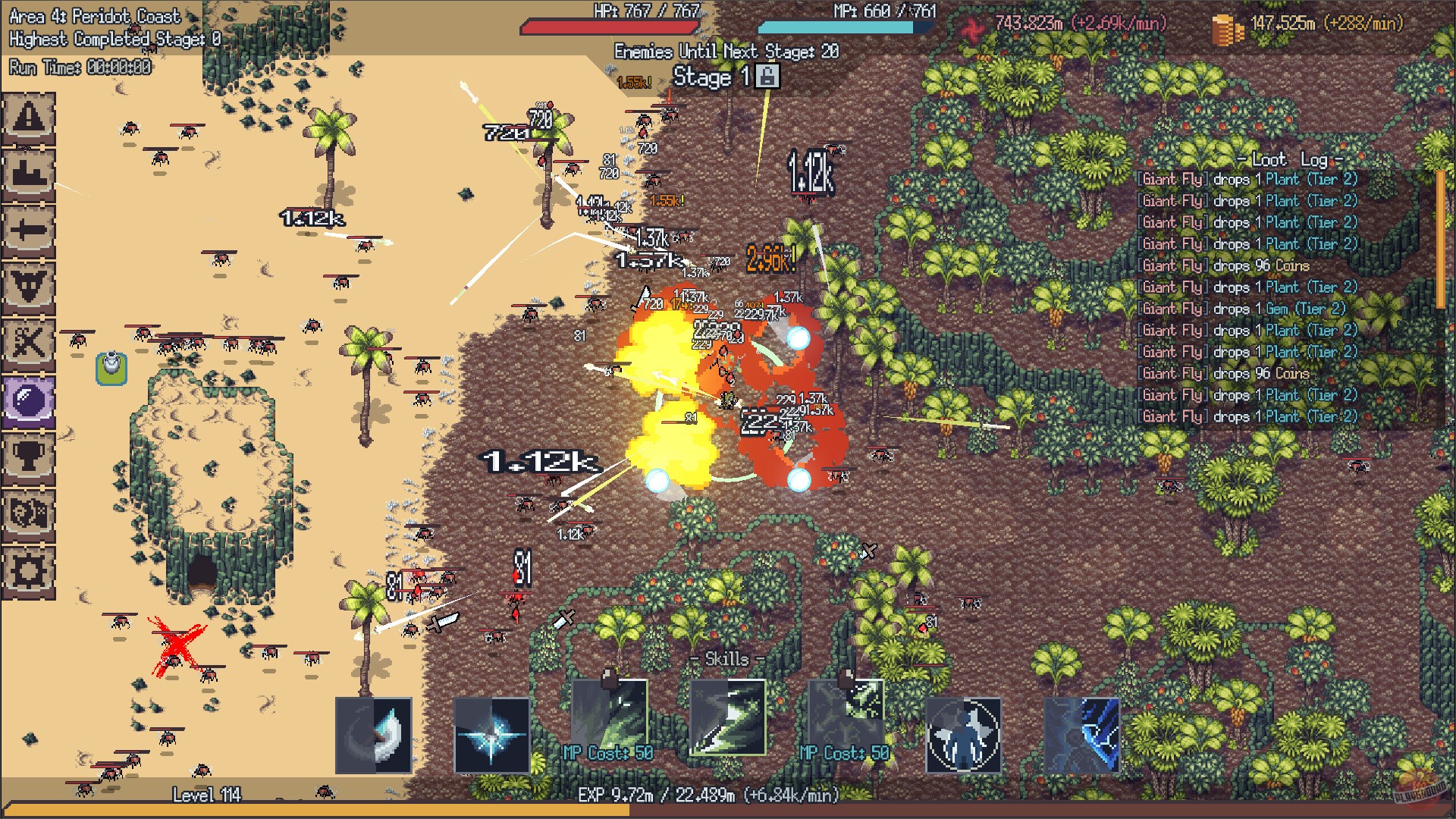The height and width of the screenshot is (819, 1456).
Task: Expand the Skills section at the bottom
Action: 725,659
